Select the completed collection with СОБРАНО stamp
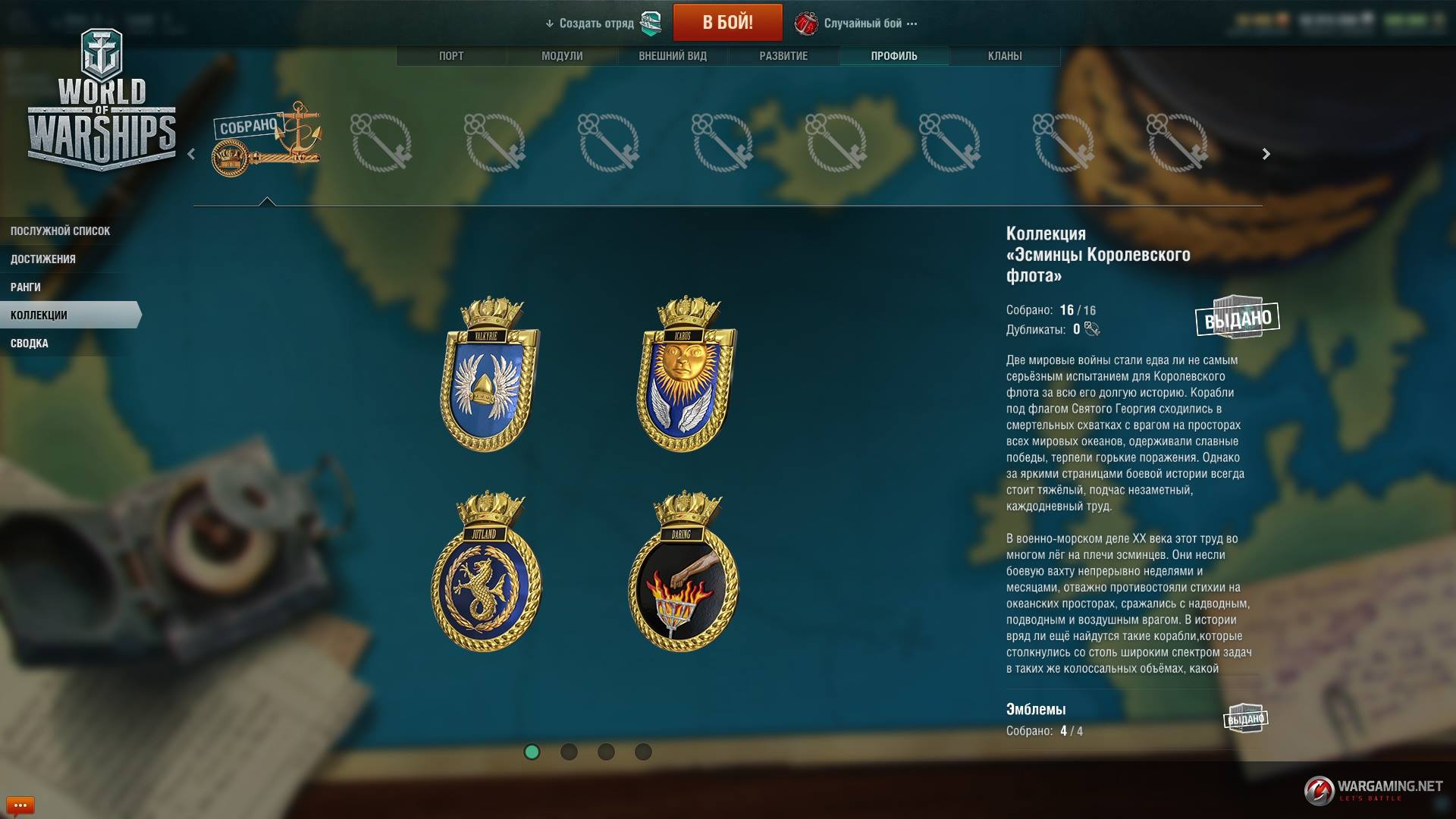The width and height of the screenshot is (1456, 819). pyautogui.click(x=266, y=142)
